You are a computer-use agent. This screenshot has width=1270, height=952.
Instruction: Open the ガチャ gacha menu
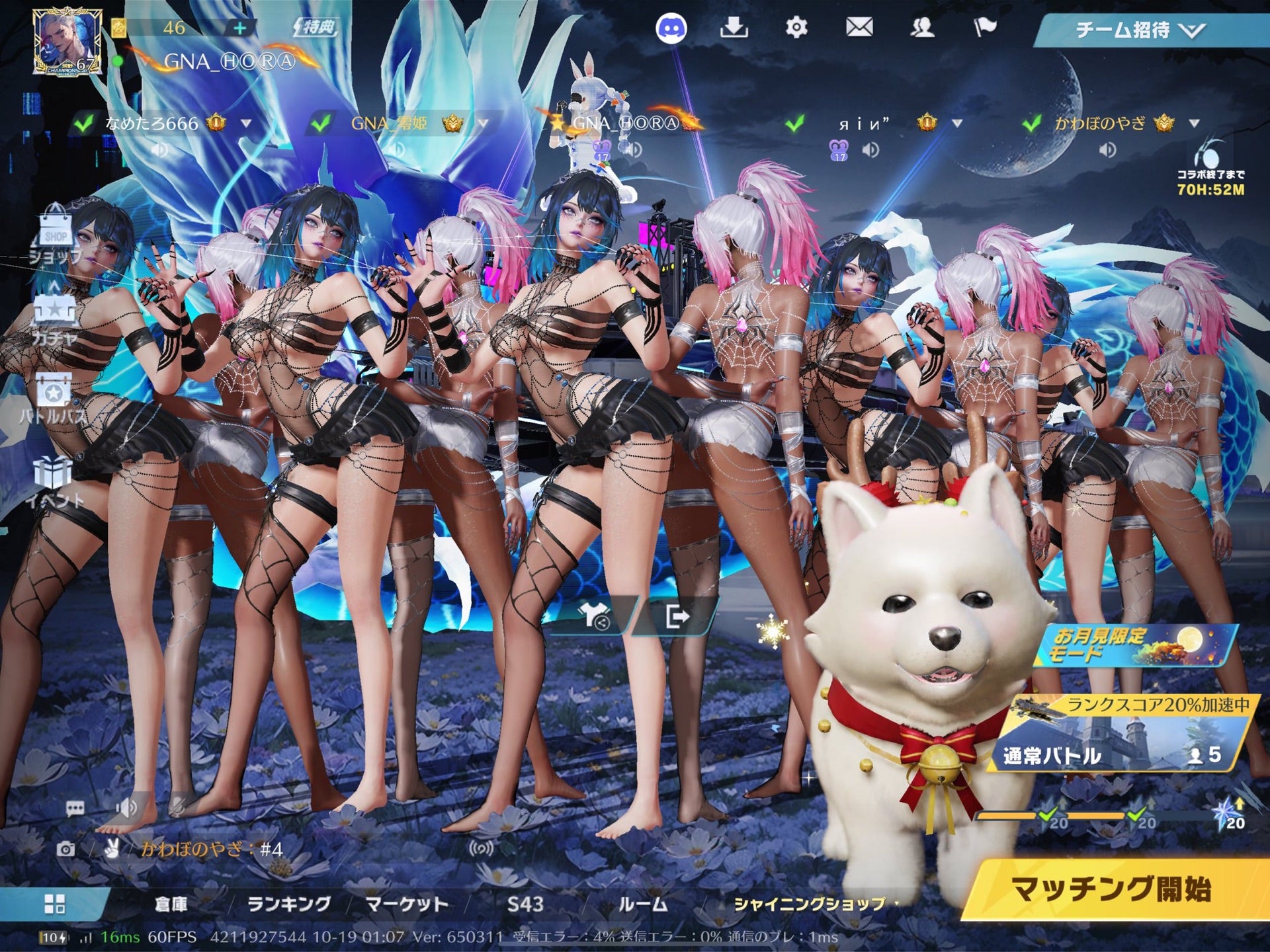coord(54,319)
